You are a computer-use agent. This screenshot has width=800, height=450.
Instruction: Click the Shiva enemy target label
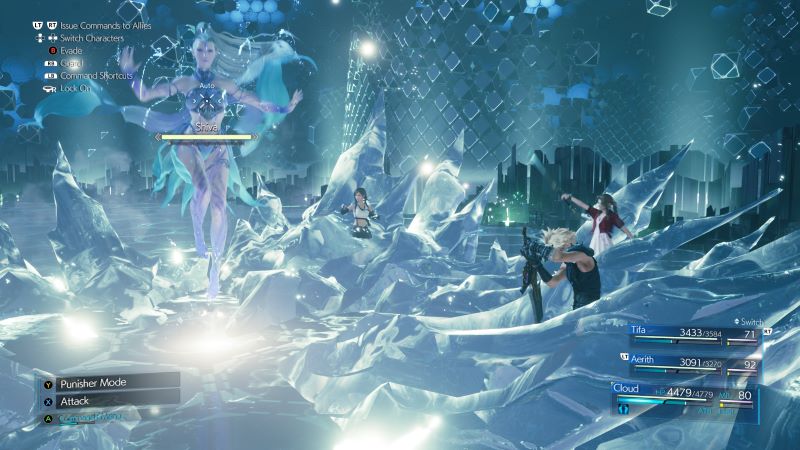click(207, 127)
